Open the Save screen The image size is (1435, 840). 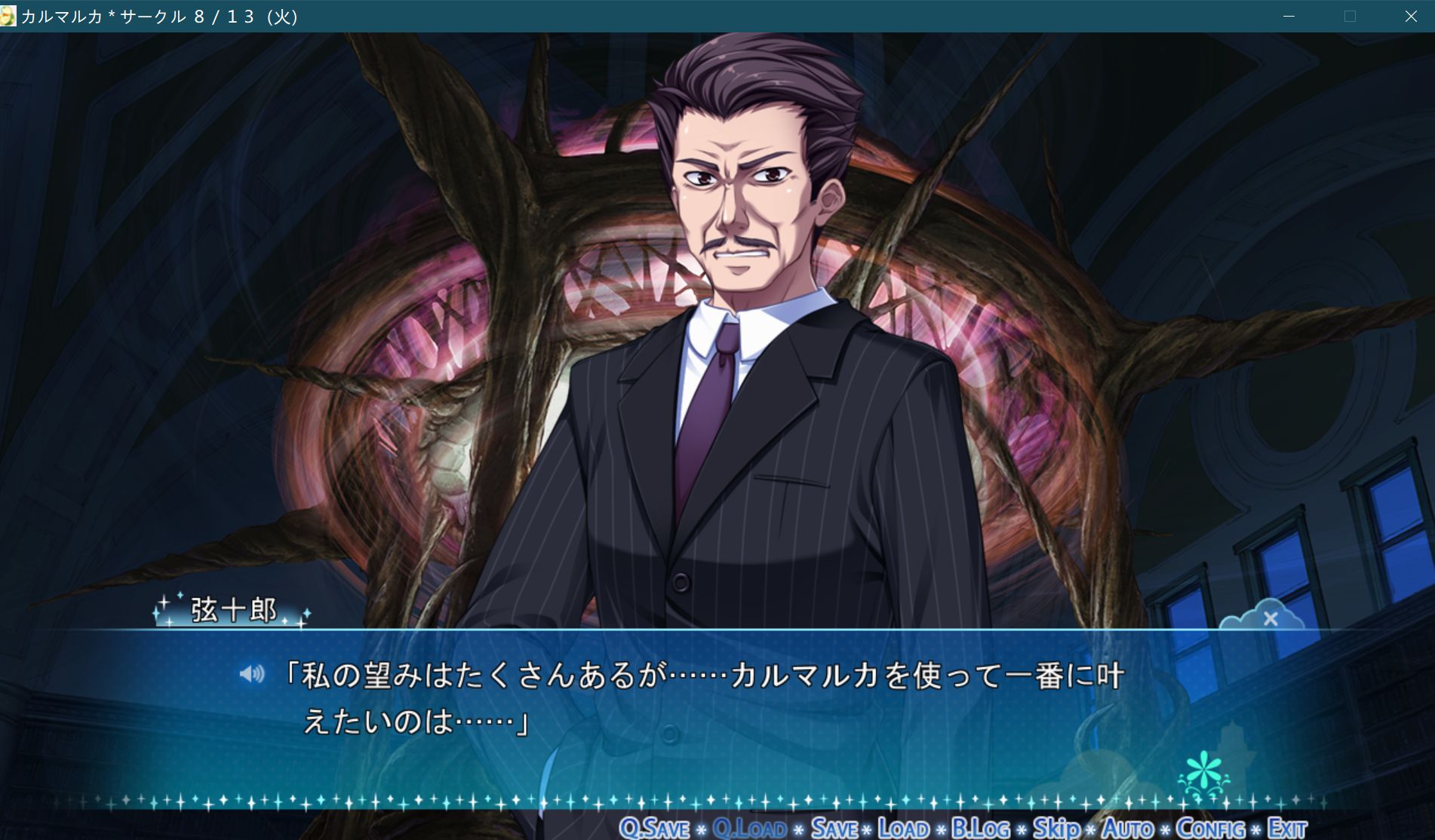click(839, 827)
